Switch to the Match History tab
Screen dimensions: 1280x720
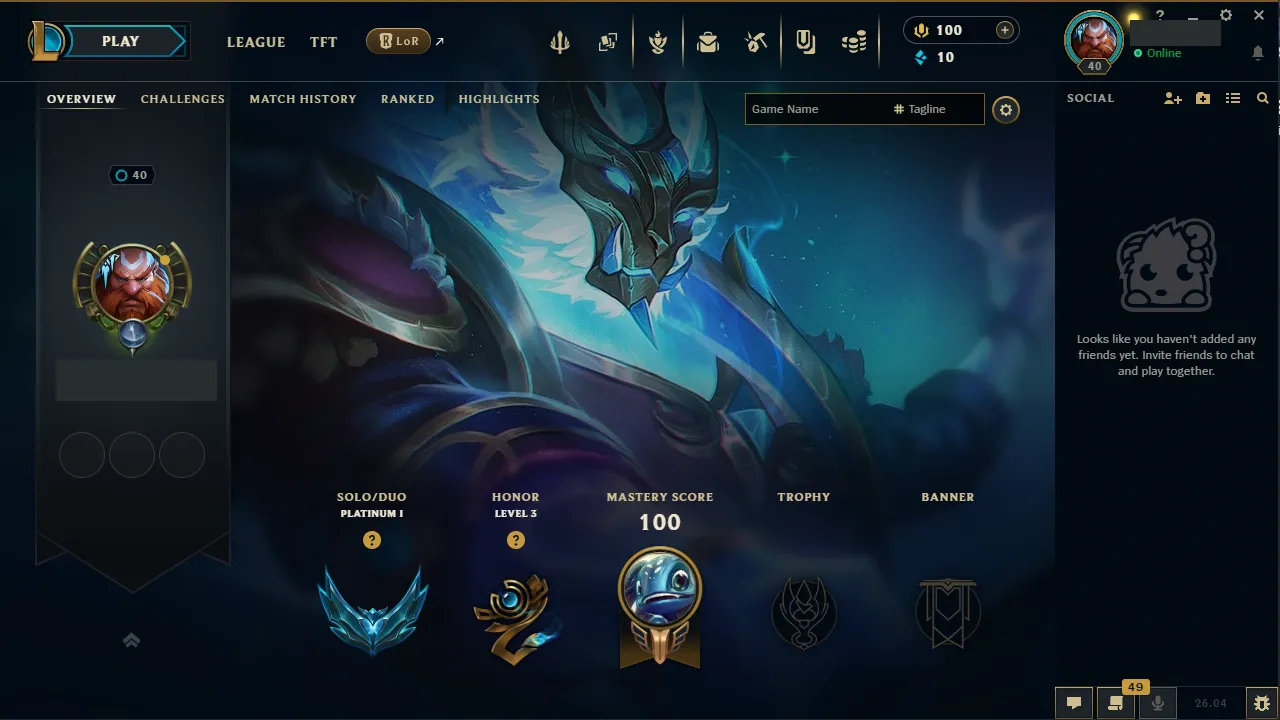coord(303,99)
